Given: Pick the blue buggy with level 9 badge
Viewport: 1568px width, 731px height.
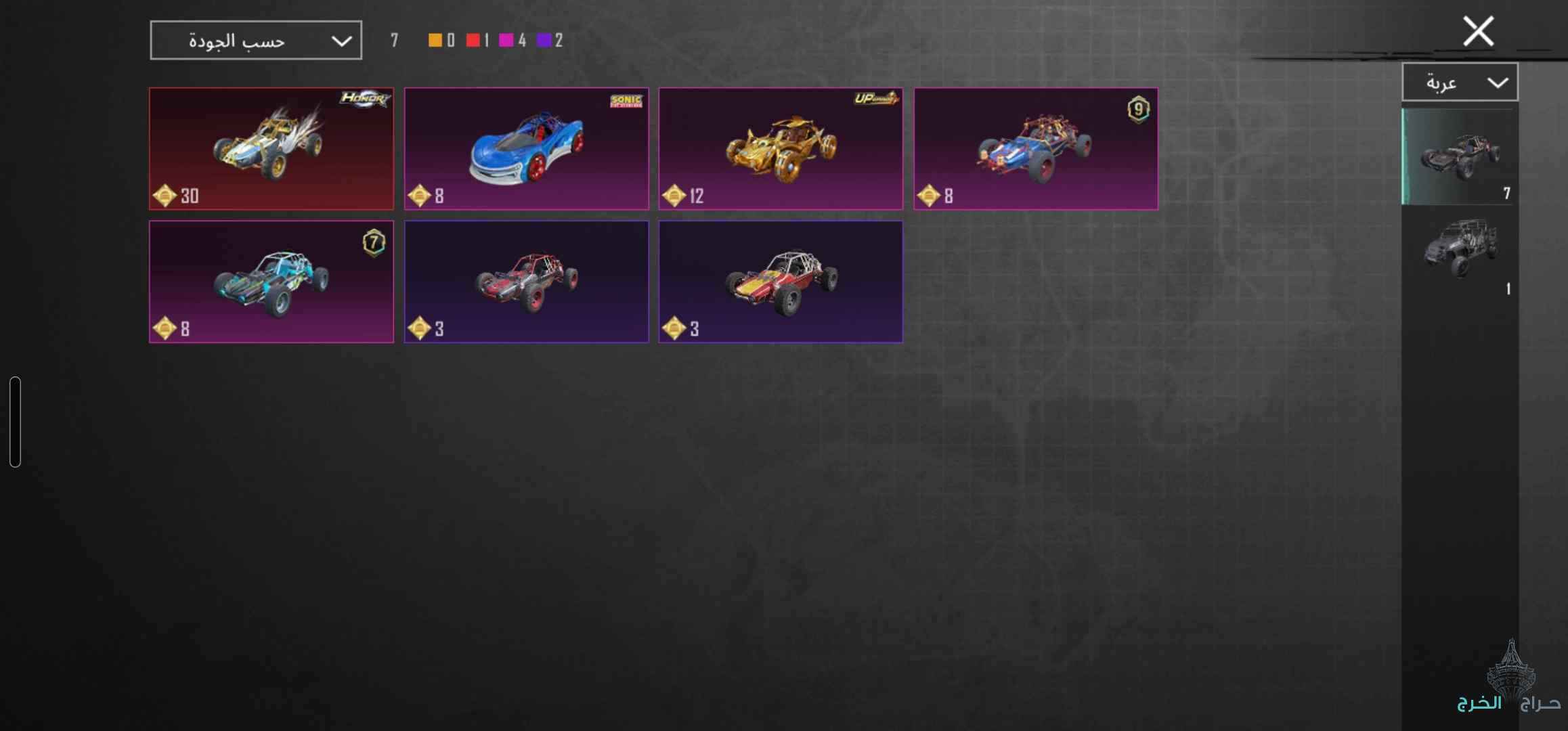Looking at the screenshot, I should point(1035,148).
